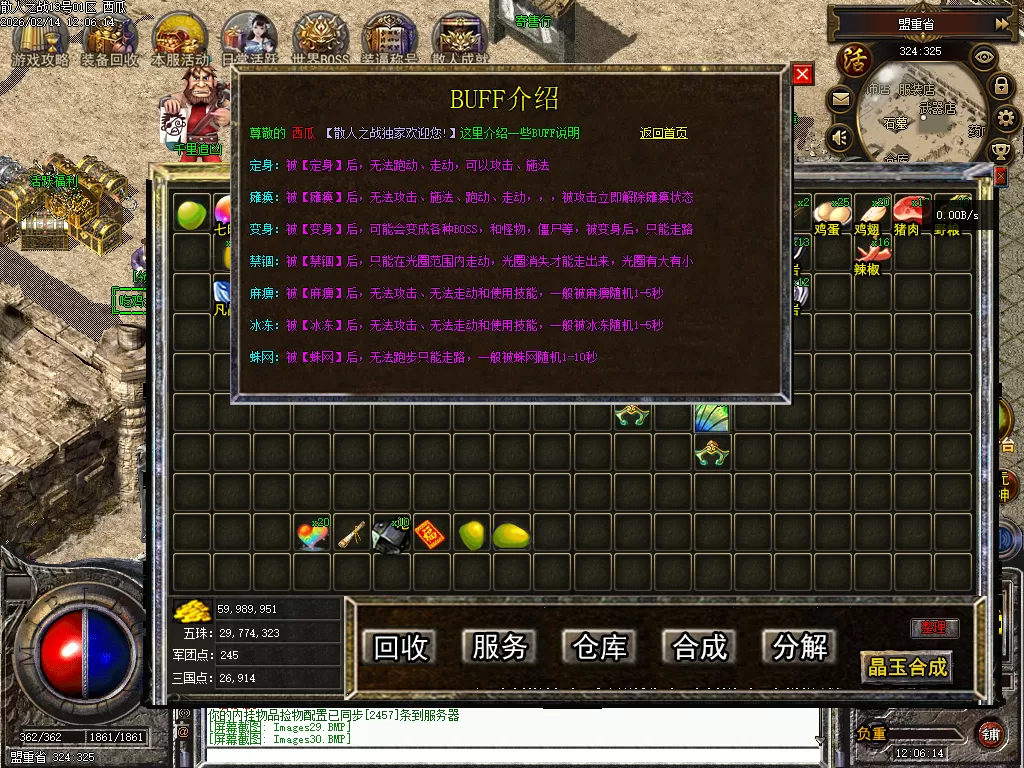
Task: Select the 分解 decompose button
Action: [x=800, y=647]
